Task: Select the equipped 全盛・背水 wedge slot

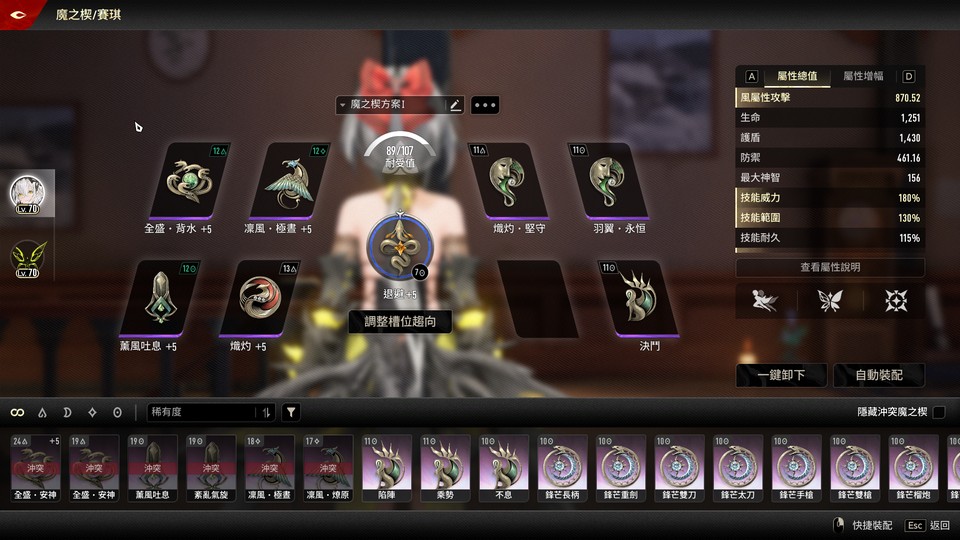Action: 191,181
